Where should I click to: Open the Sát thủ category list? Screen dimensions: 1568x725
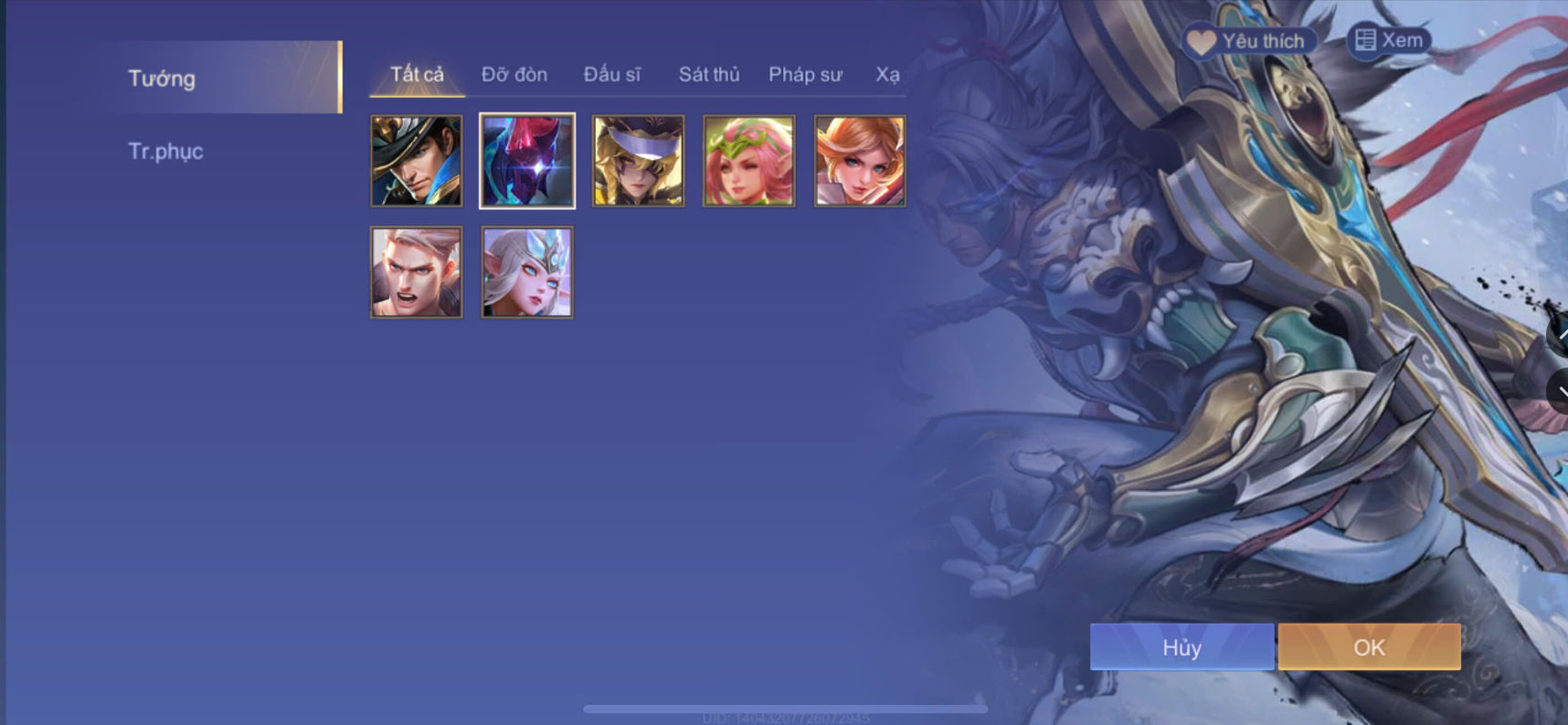coord(708,75)
